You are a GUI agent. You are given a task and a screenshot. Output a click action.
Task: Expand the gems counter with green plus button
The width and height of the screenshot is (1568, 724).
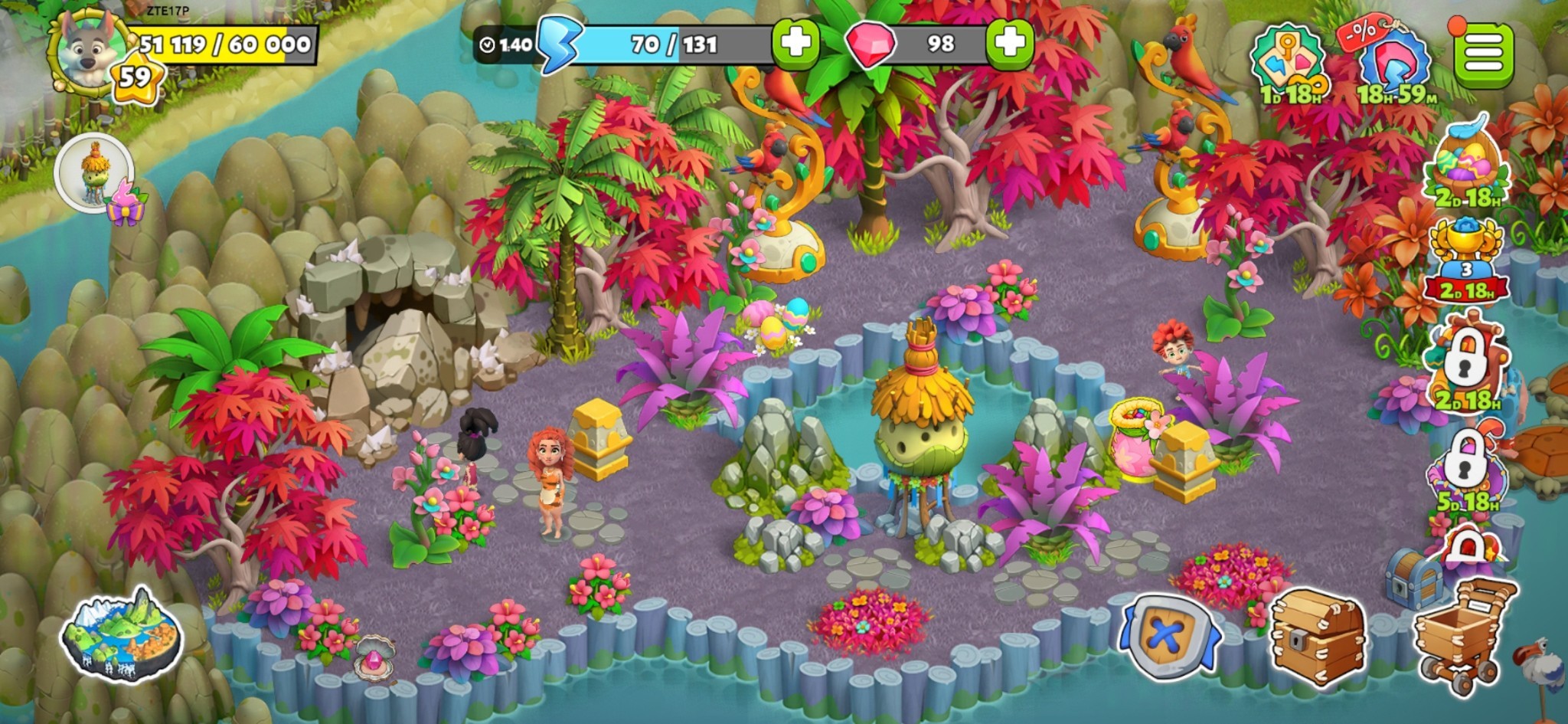[x=1011, y=44]
